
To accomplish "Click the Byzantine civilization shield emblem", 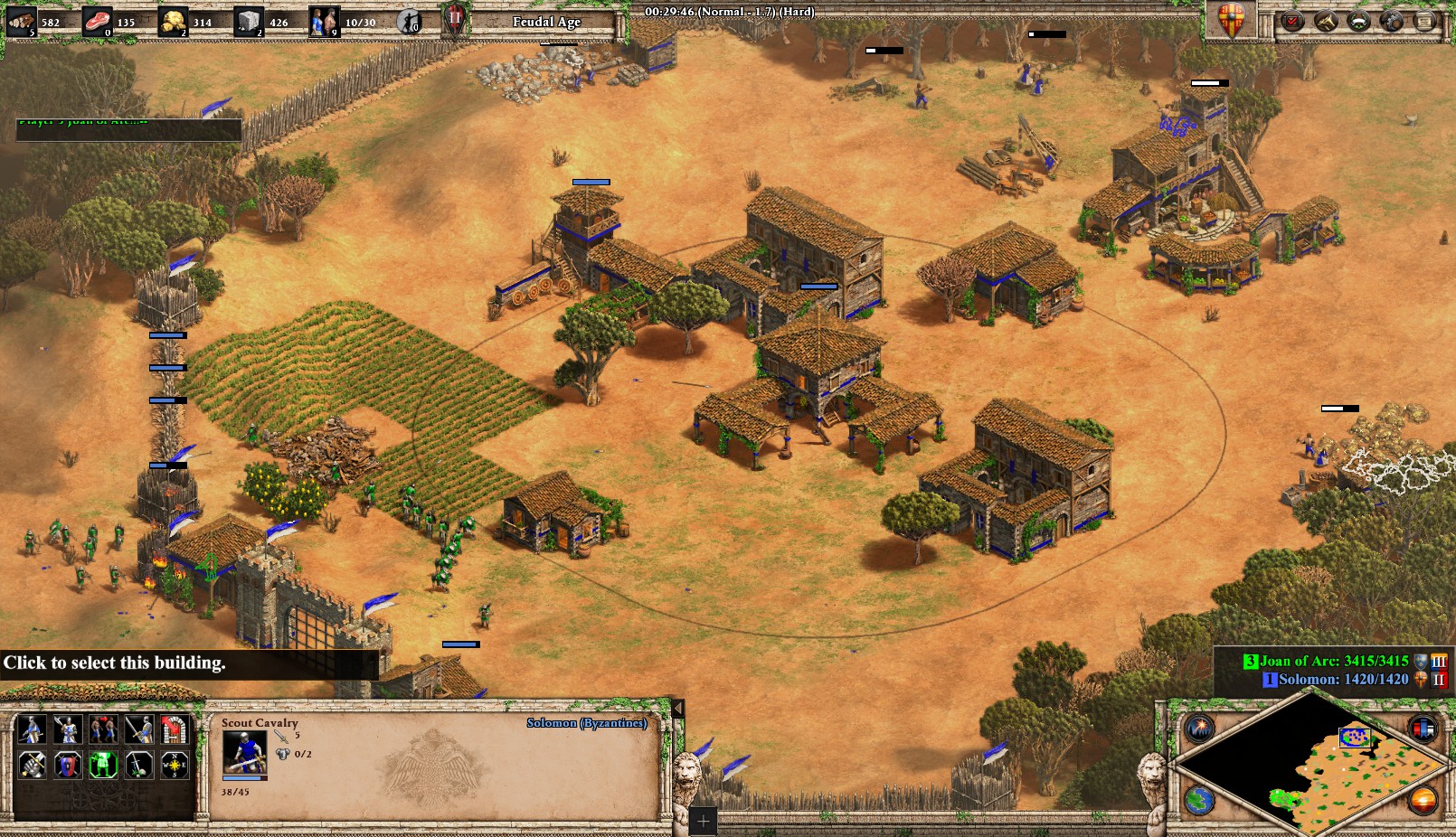I will click(1231, 20).
